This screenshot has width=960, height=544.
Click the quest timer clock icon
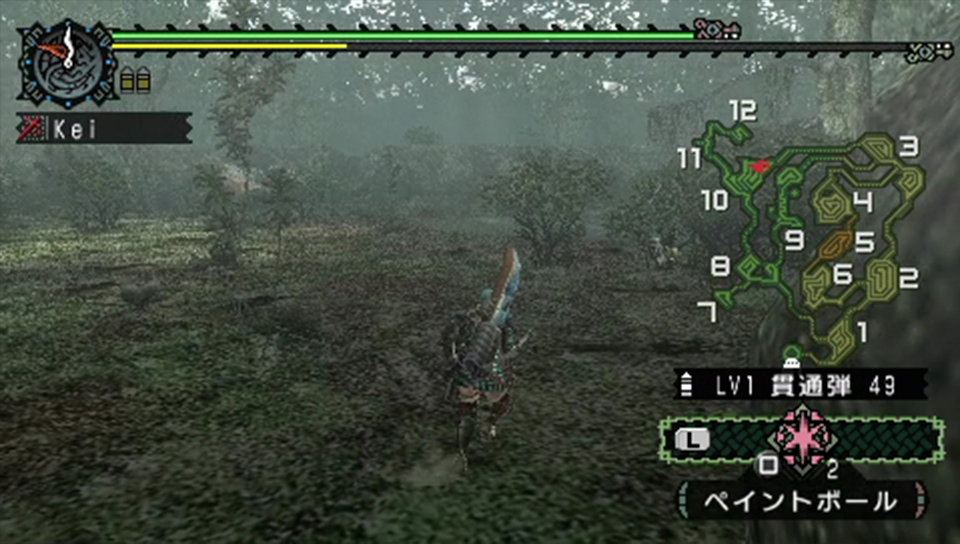(66, 62)
